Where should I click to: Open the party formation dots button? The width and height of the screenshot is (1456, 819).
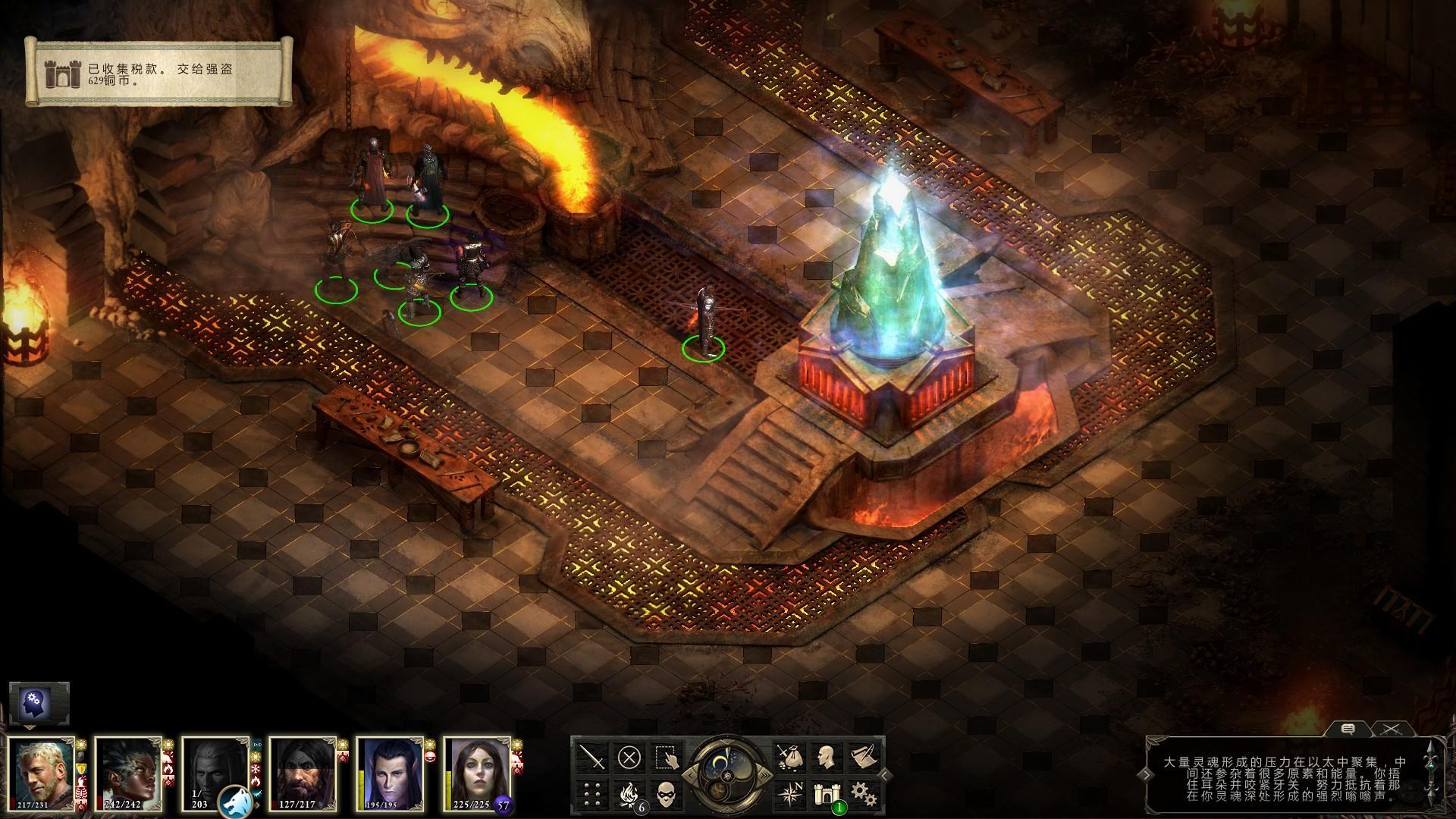[x=592, y=793]
